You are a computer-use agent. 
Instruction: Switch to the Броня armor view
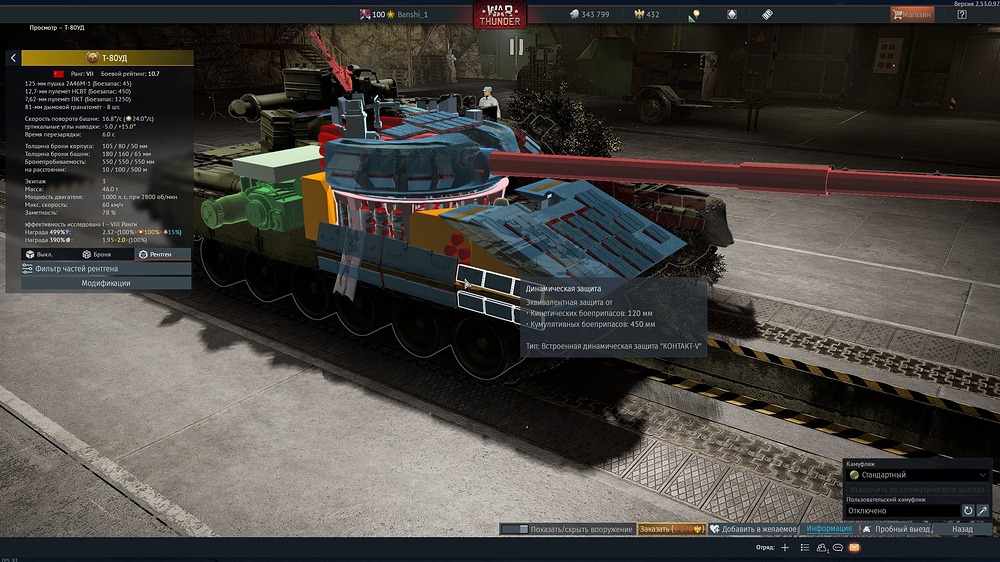pos(97,255)
